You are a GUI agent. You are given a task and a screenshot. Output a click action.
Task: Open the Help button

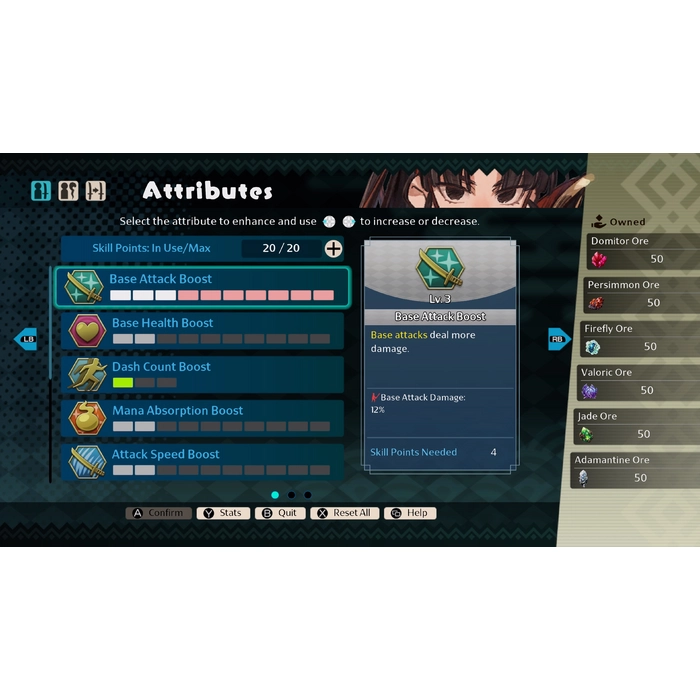[x=410, y=513]
